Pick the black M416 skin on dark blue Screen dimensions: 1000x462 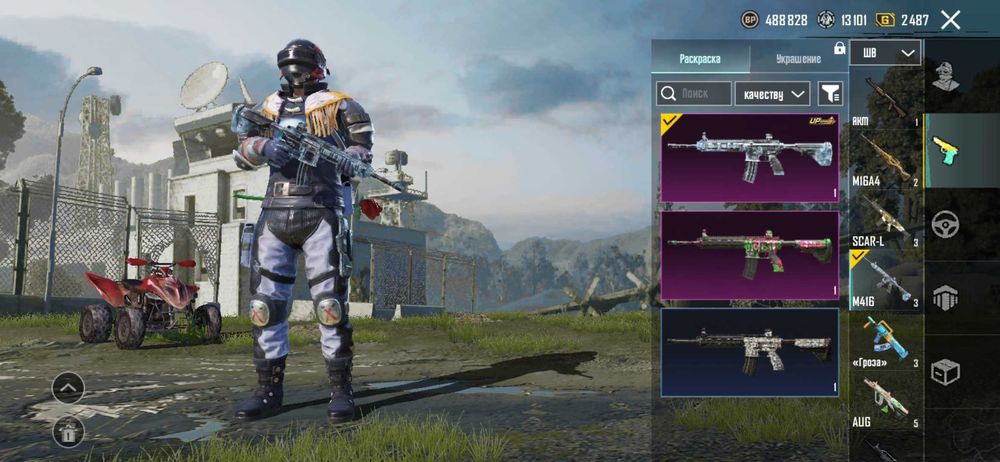click(749, 352)
